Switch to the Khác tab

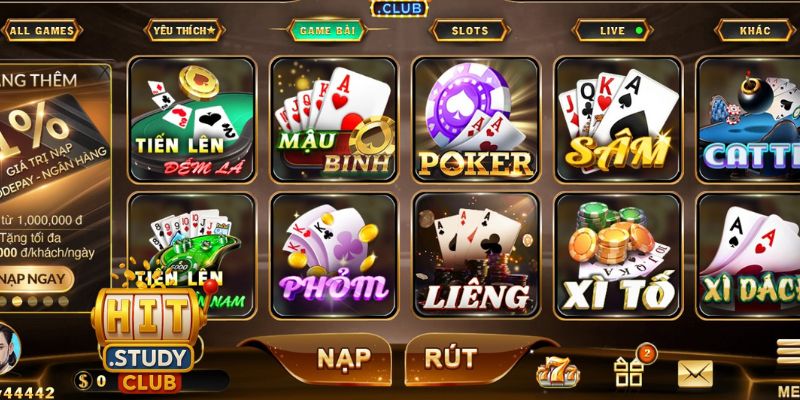[755, 31]
